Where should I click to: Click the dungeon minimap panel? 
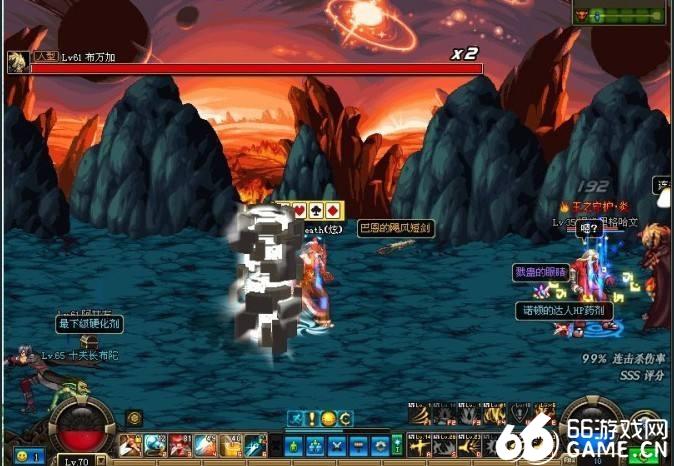[618, 14]
